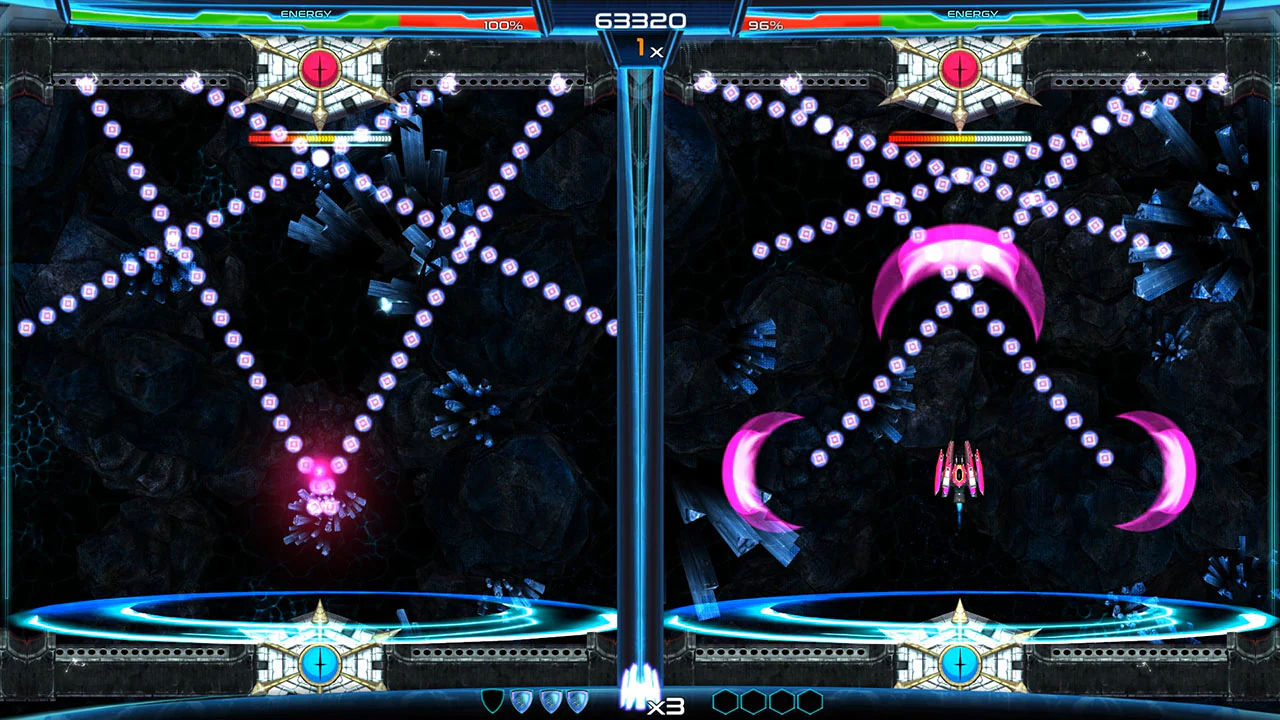This screenshot has width=1280, height=720.
Task: Click the bottom-right blue teleporter eye
Action: coord(959,663)
